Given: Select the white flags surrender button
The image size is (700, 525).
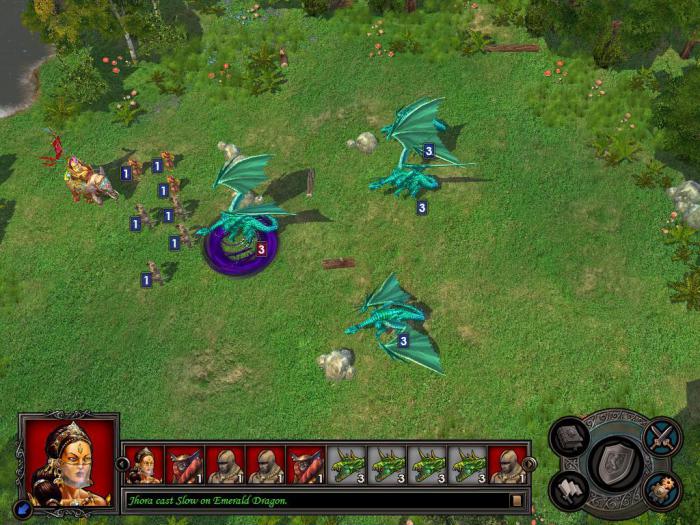Looking at the screenshot, I should point(570,490).
